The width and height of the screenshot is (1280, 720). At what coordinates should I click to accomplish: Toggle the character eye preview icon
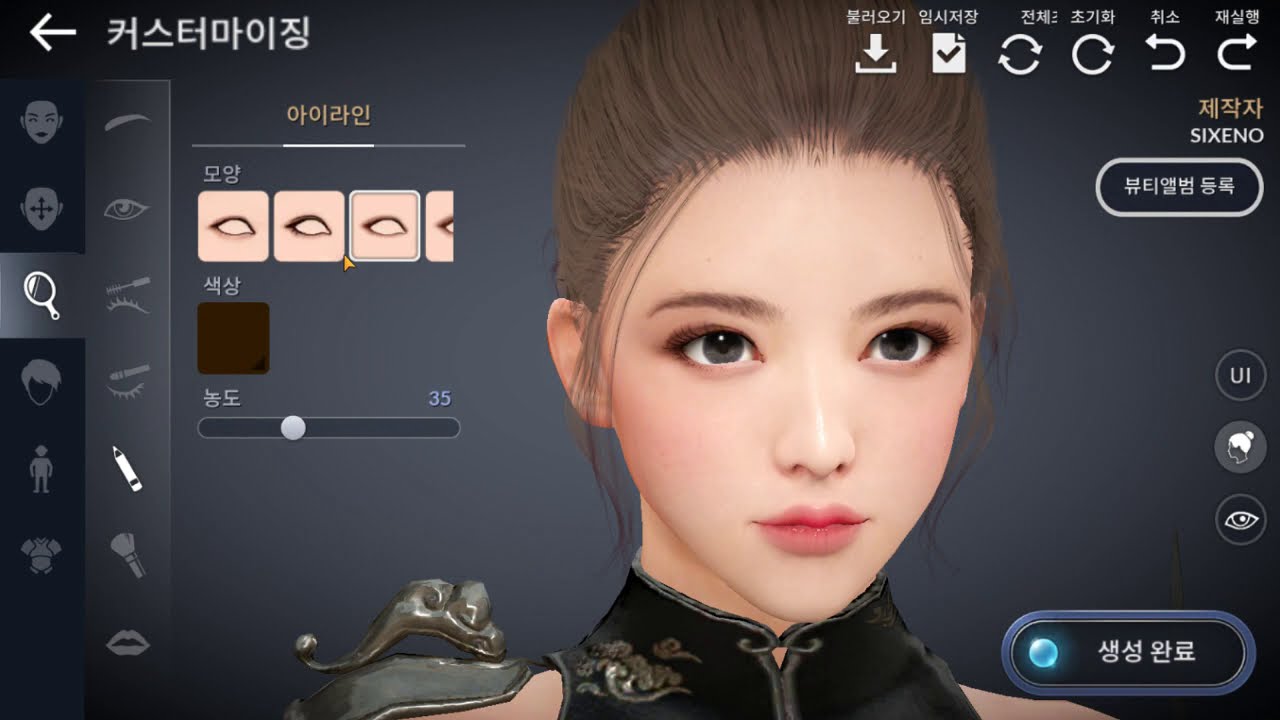pyautogui.click(x=1240, y=518)
